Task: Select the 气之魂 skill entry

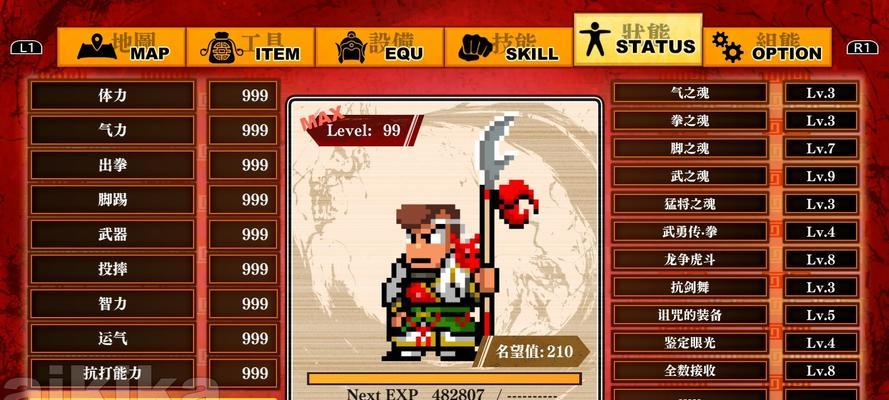Action: [x=690, y=93]
